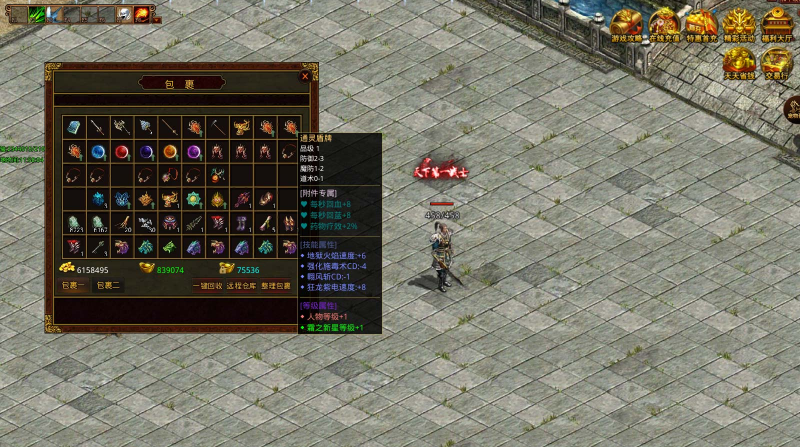Image resolution: width=800 pixels, height=447 pixels.
Task: Open the 游戏攻略 game guide
Action: 627,24
